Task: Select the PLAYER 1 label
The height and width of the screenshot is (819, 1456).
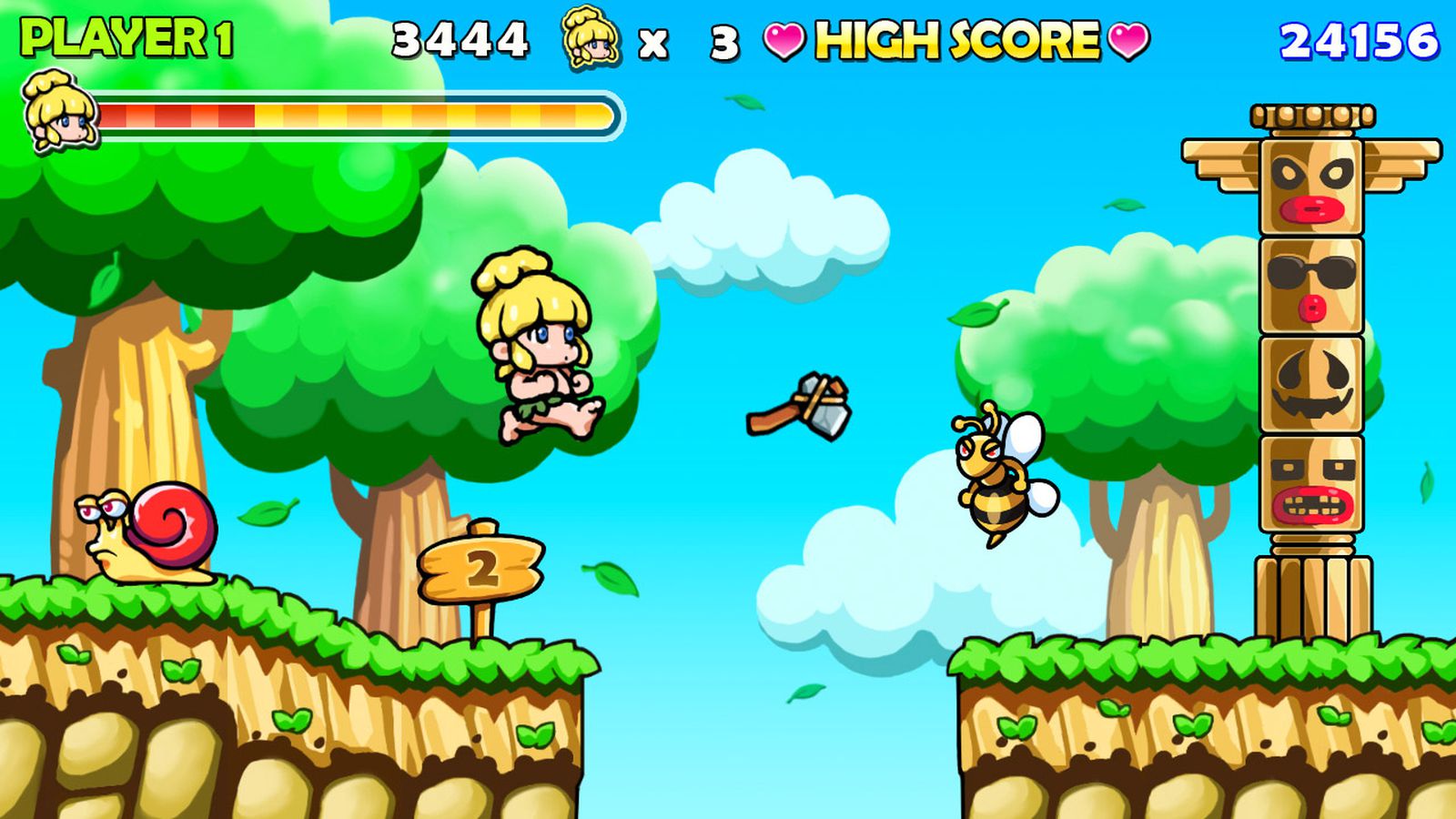Action: click(x=127, y=38)
